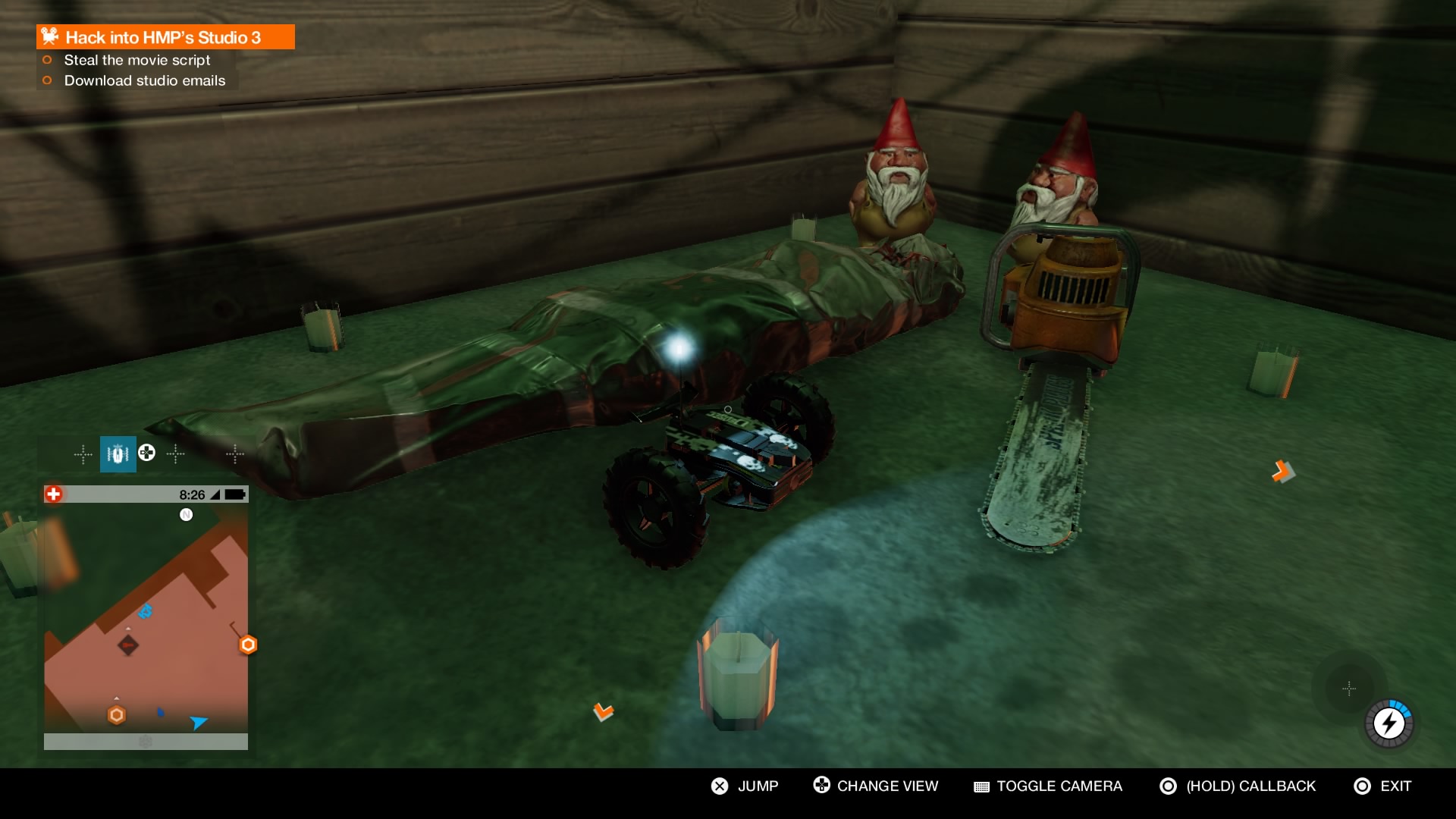Activate the lightning bolt battery icon

coord(1389,723)
